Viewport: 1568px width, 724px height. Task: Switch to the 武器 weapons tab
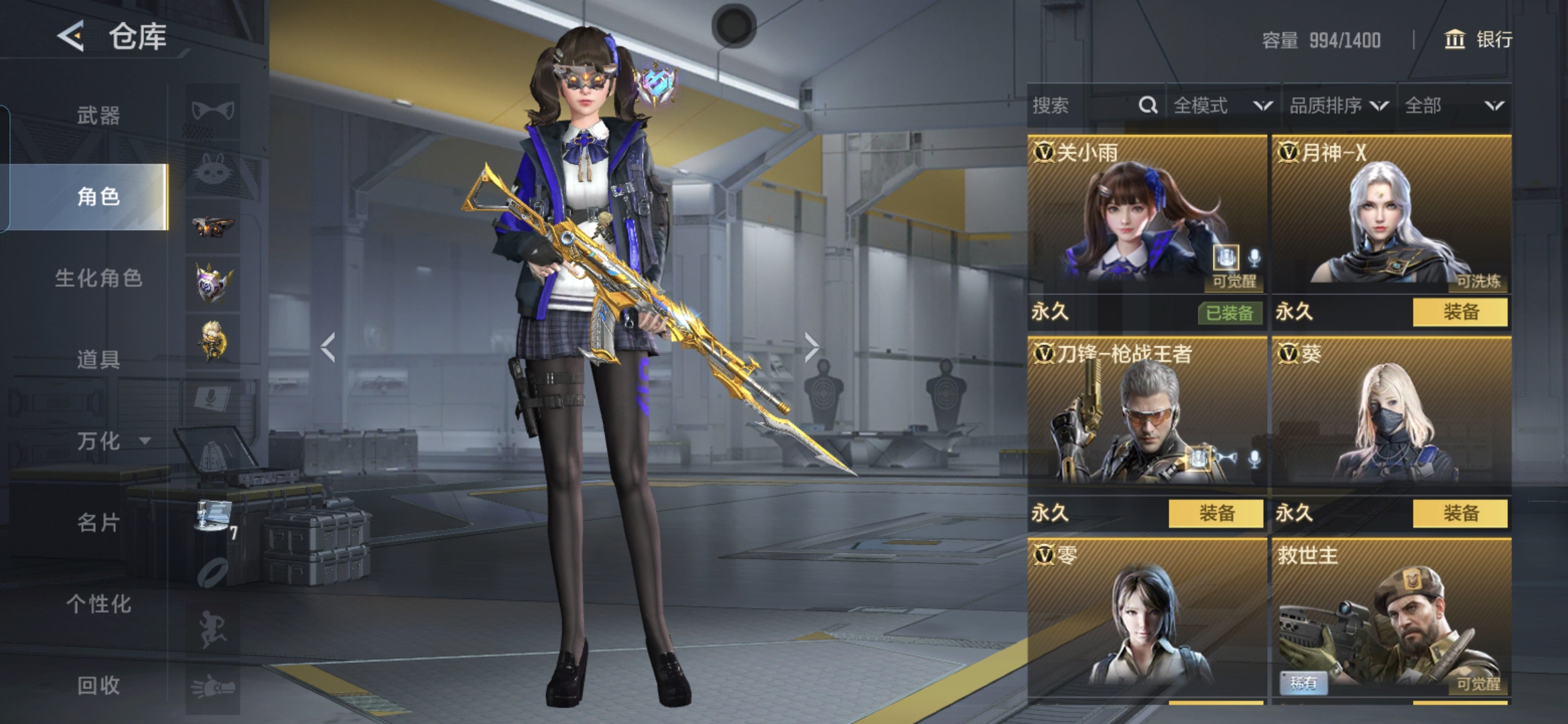[99, 115]
